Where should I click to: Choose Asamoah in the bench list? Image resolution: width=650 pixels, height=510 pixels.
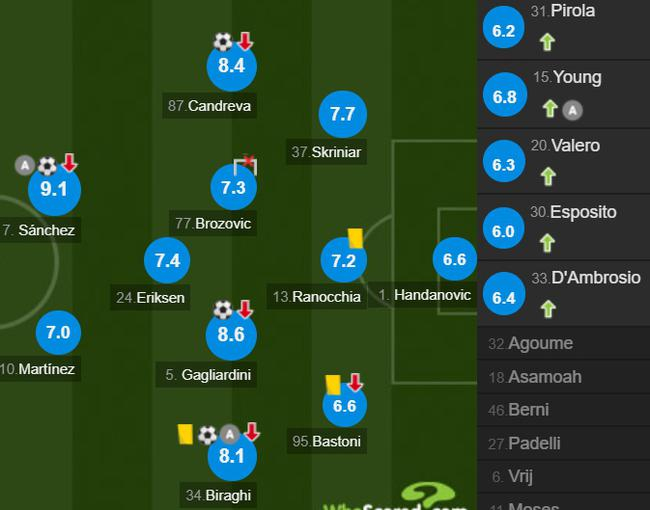pos(563,377)
